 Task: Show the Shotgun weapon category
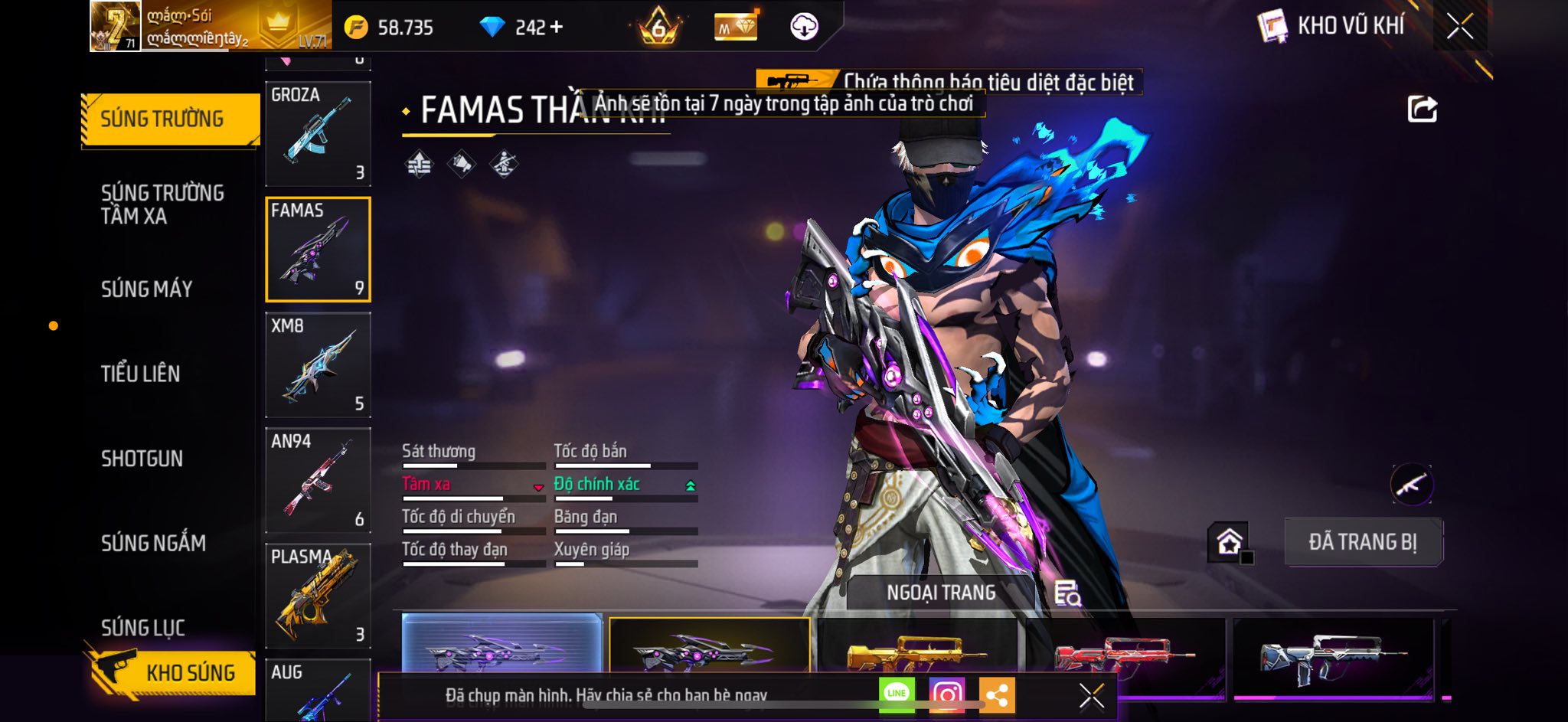[x=142, y=459]
